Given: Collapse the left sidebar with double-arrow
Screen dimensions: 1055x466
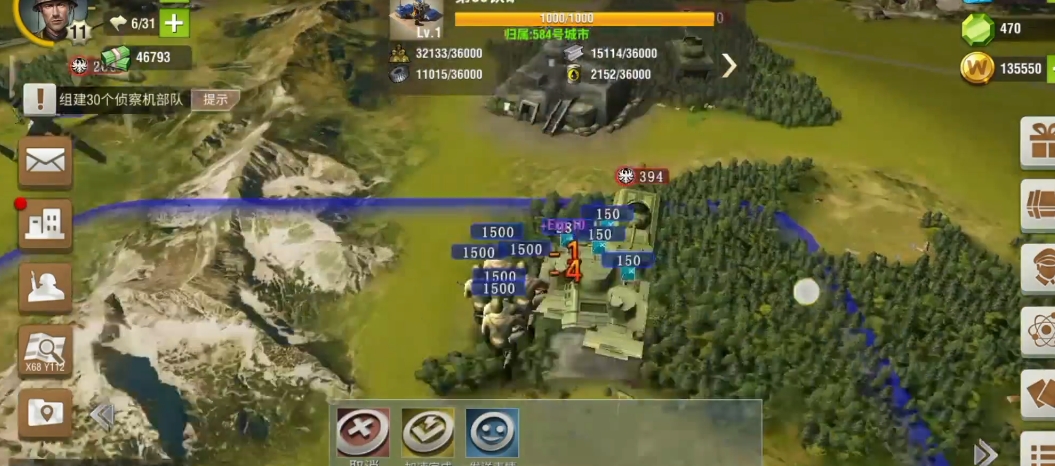Looking at the screenshot, I should point(102,415).
